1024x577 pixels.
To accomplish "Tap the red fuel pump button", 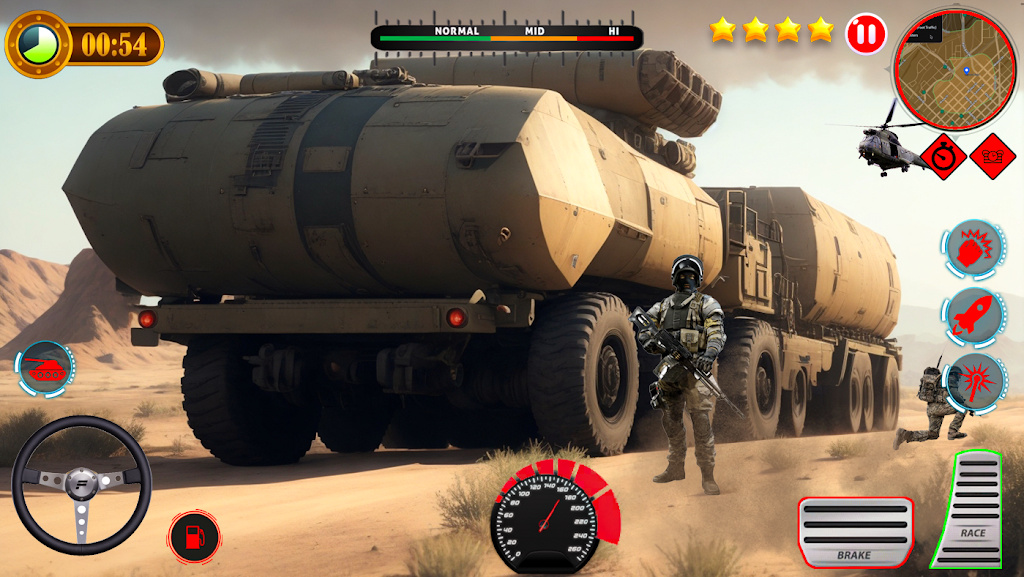I will pos(194,537).
